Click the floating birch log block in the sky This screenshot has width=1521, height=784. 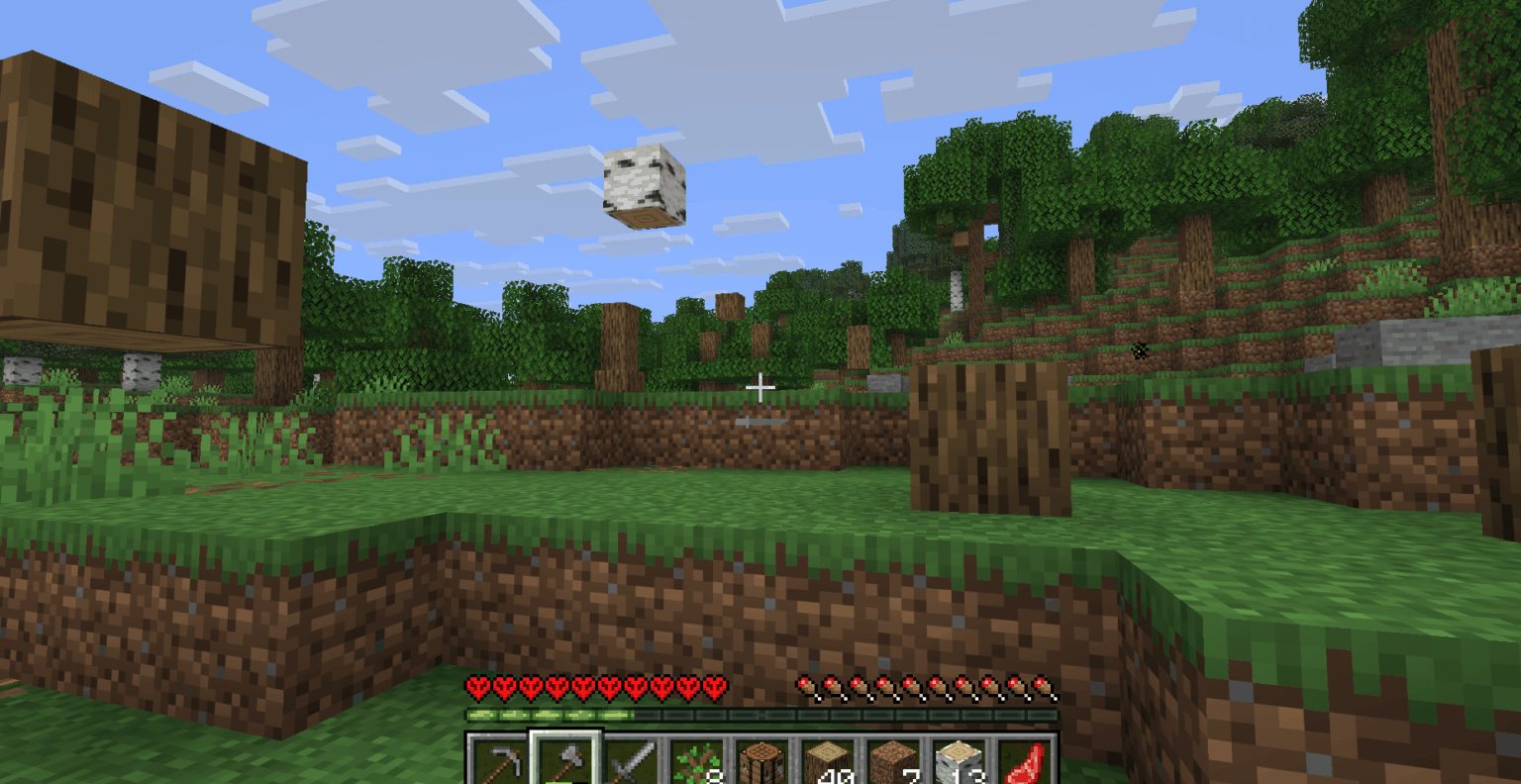[644, 188]
